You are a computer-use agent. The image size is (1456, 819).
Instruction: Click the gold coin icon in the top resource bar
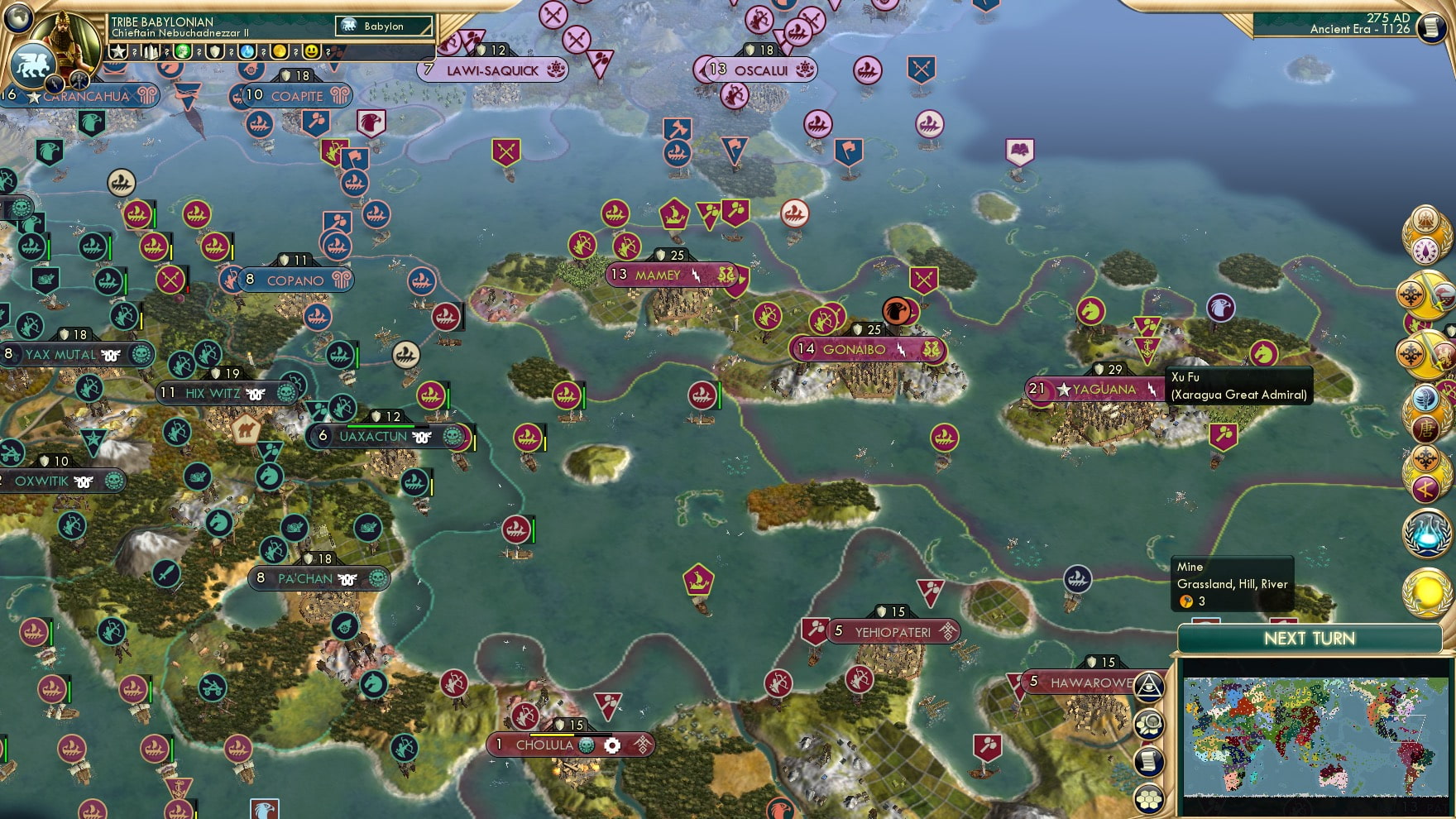[280, 52]
